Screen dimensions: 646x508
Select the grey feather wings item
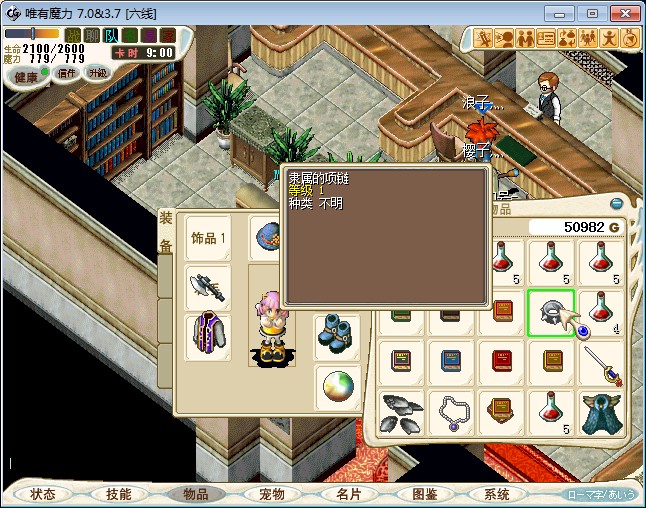(x=402, y=412)
